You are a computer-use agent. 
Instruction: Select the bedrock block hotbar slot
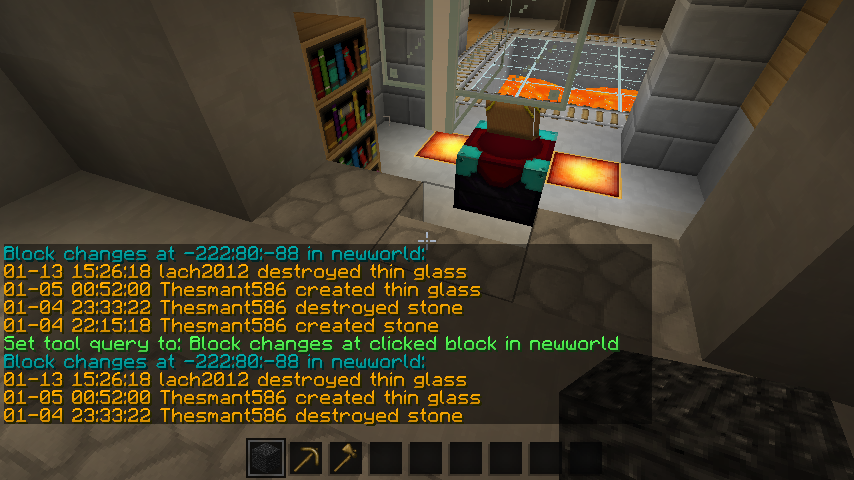(266, 459)
